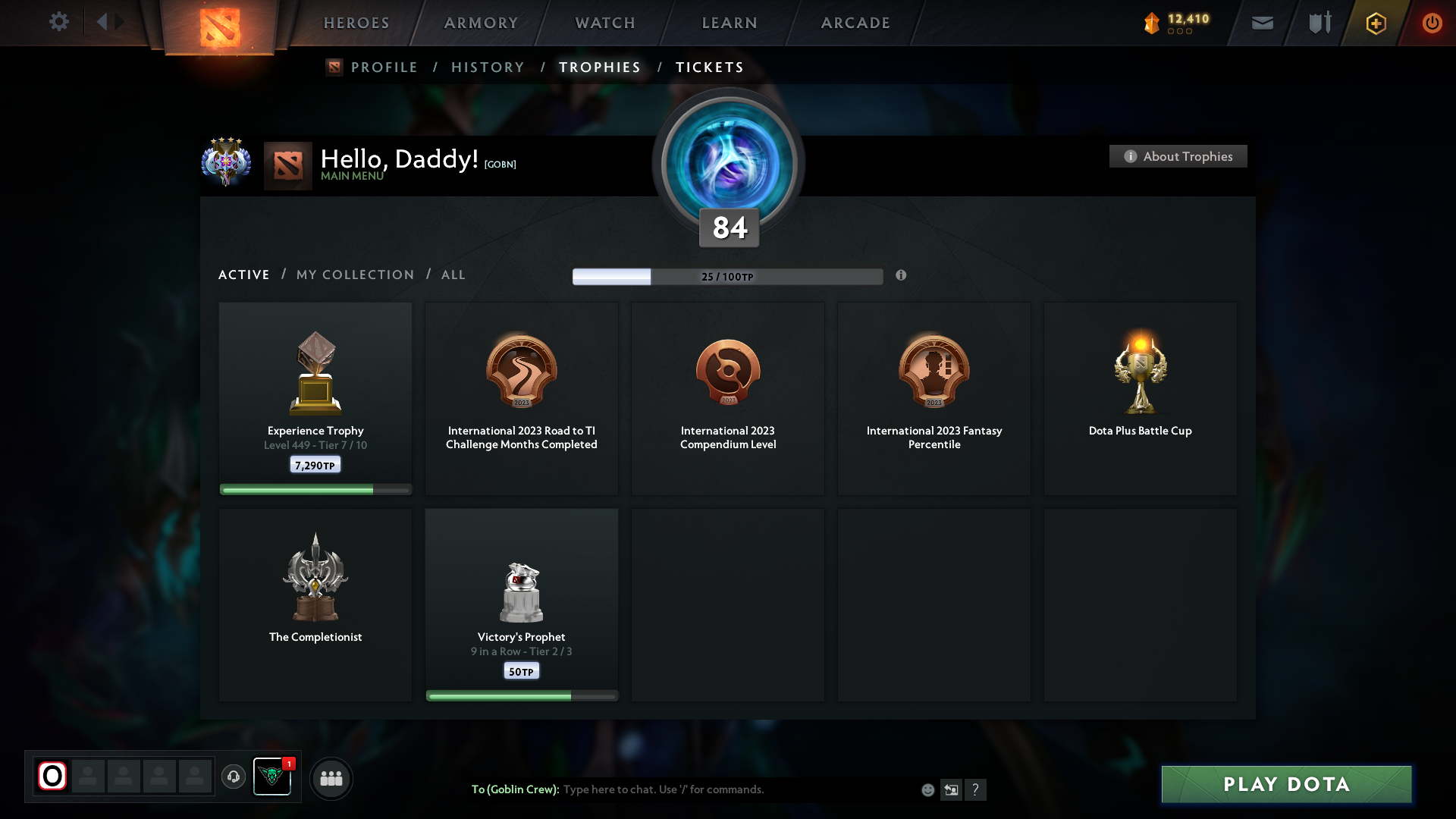
Task: Click the back navigation arrow
Action: coord(104,22)
